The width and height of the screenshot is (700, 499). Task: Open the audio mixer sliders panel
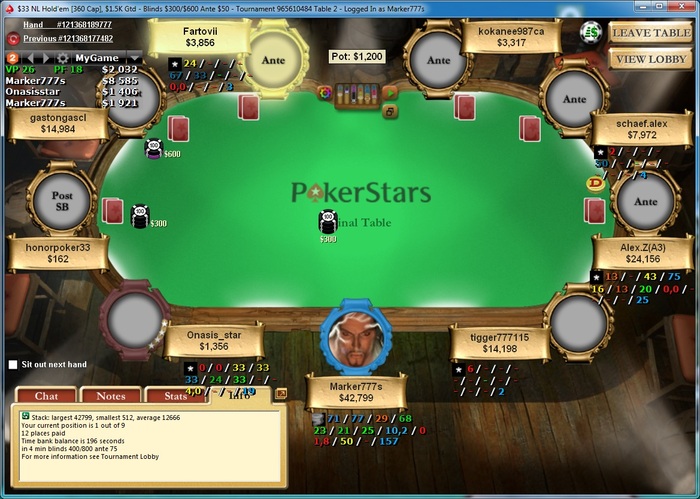coord(357,94)
